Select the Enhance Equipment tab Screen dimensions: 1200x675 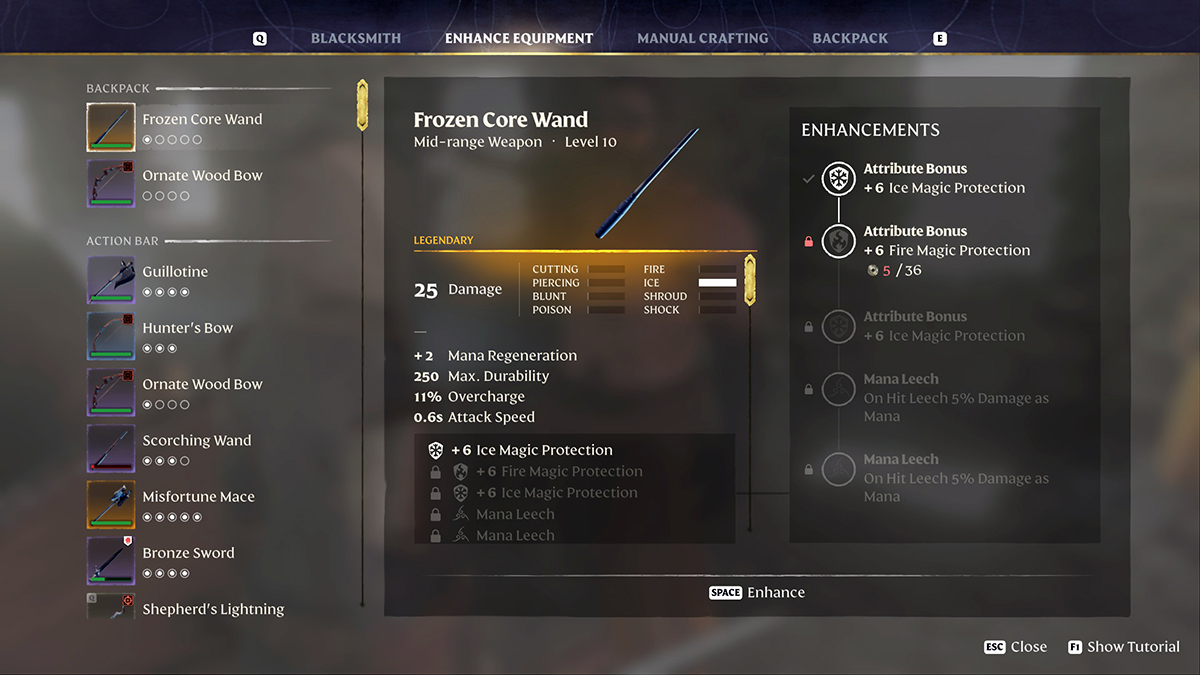[518, 38]
